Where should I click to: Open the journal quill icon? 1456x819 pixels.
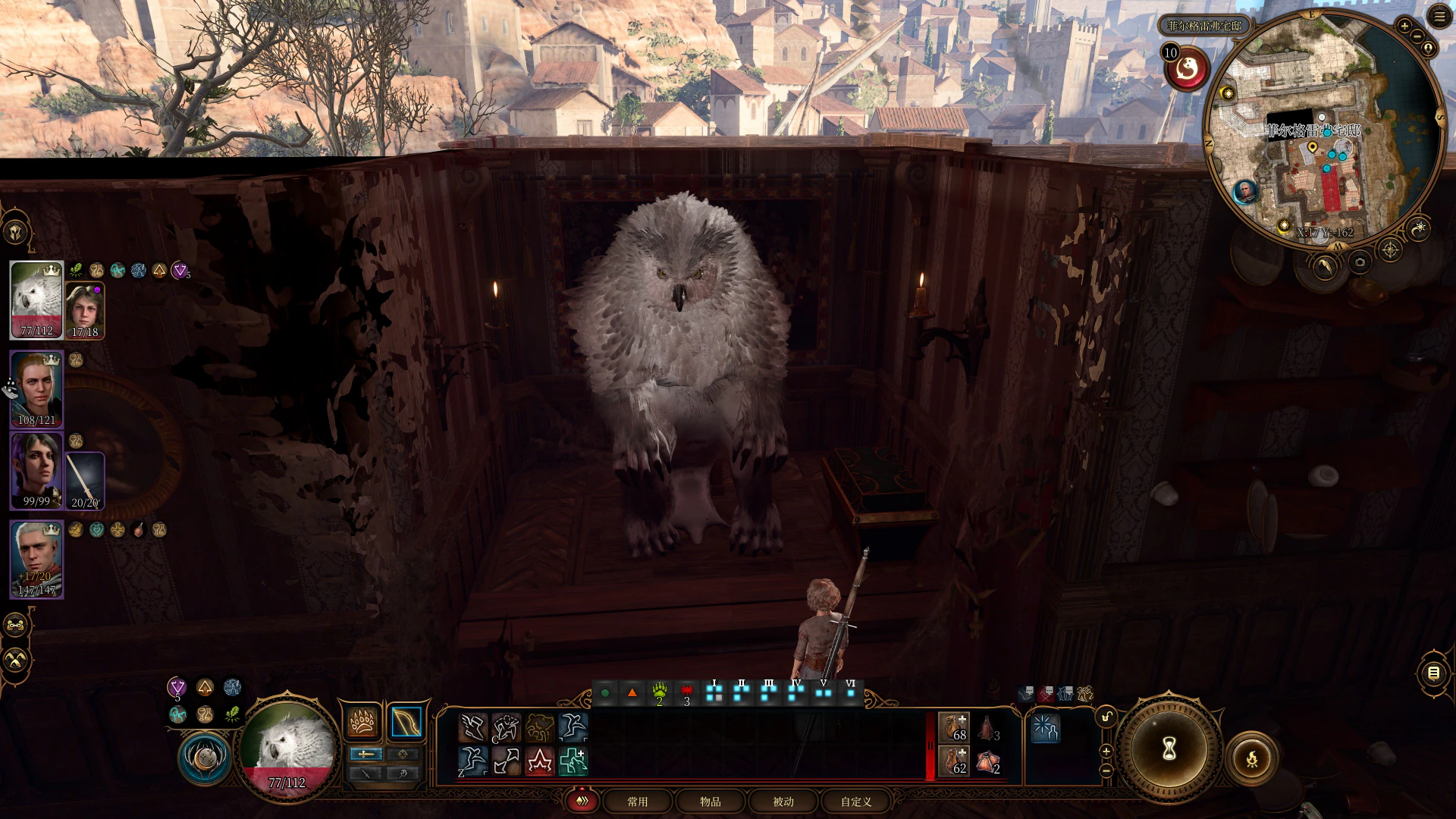[1325, 266]
